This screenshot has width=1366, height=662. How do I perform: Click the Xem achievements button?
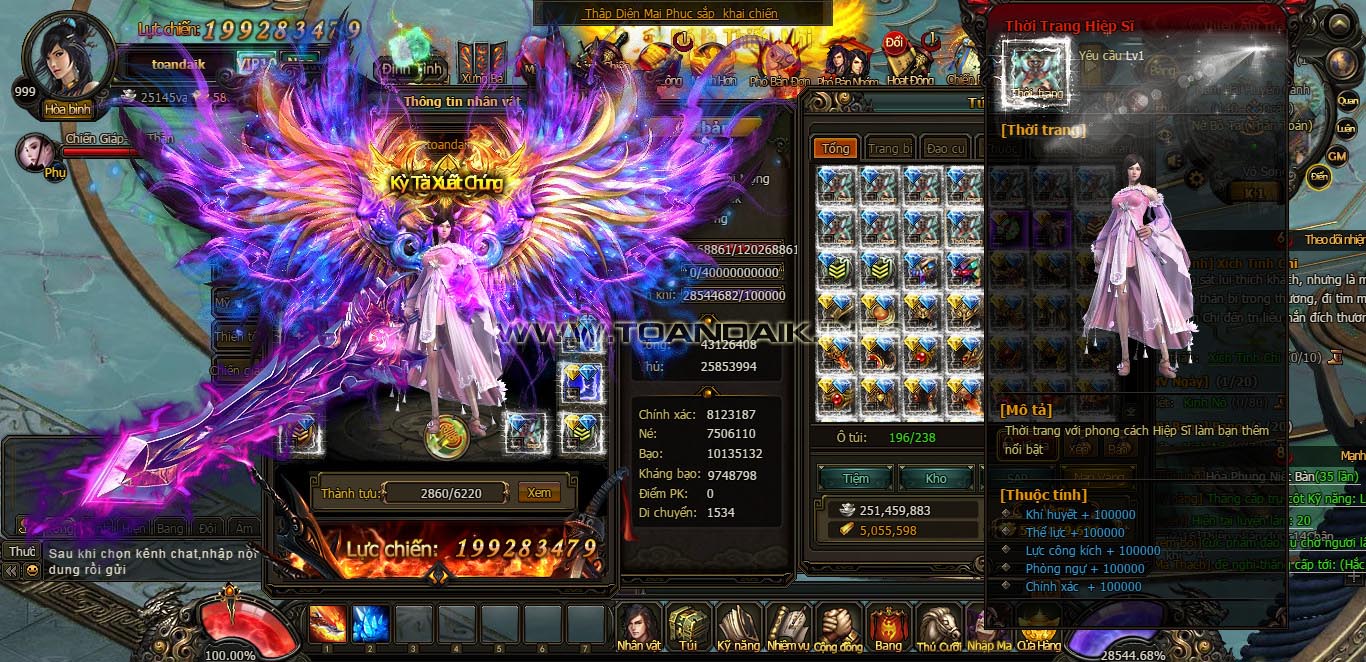pyautogui.click(x=539, y=493)
